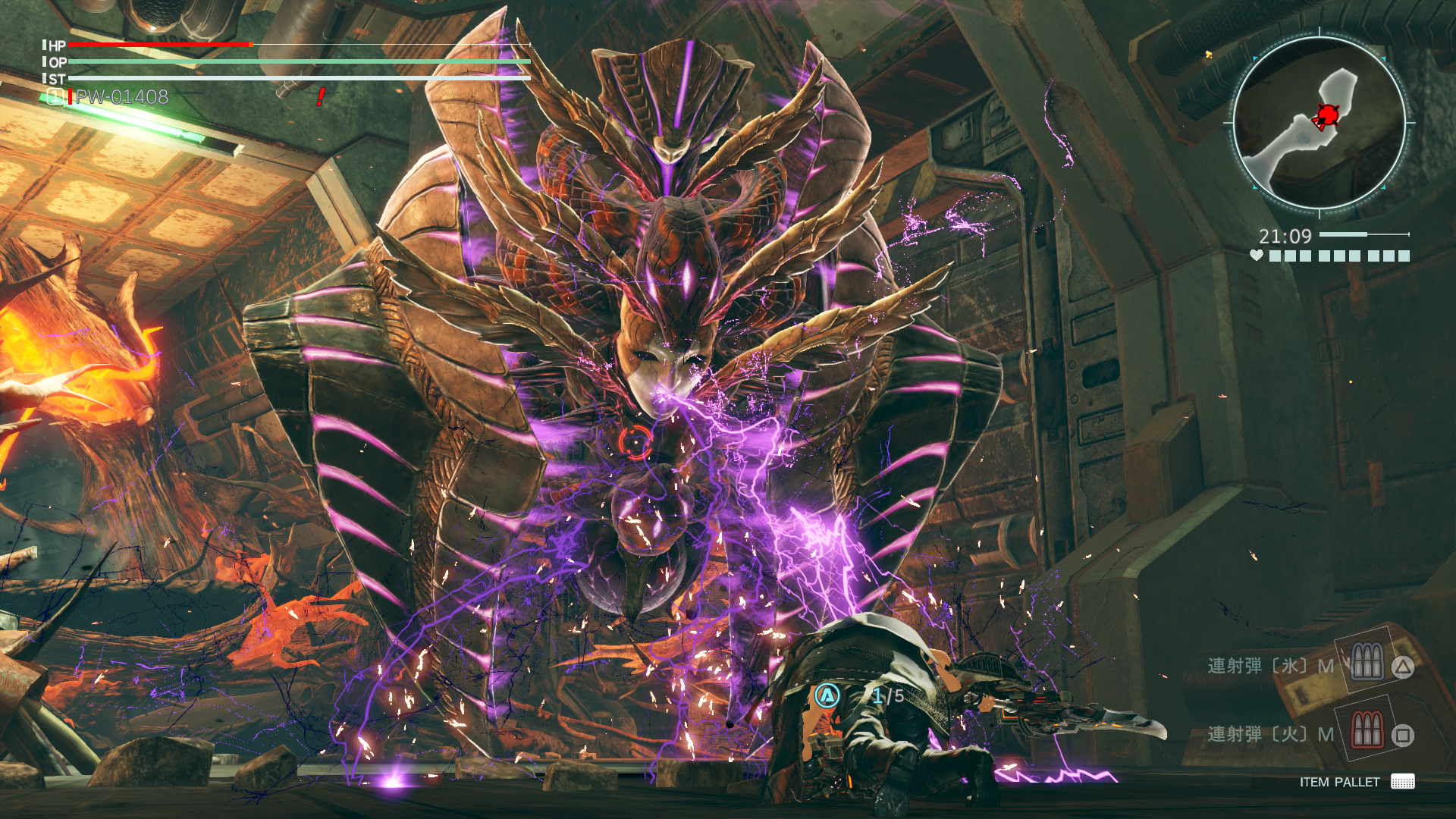This screenshot has height=819, width=1456.
Task: Select the fire rapid-fire bullet icon
Action: (x=1367, y=730)
